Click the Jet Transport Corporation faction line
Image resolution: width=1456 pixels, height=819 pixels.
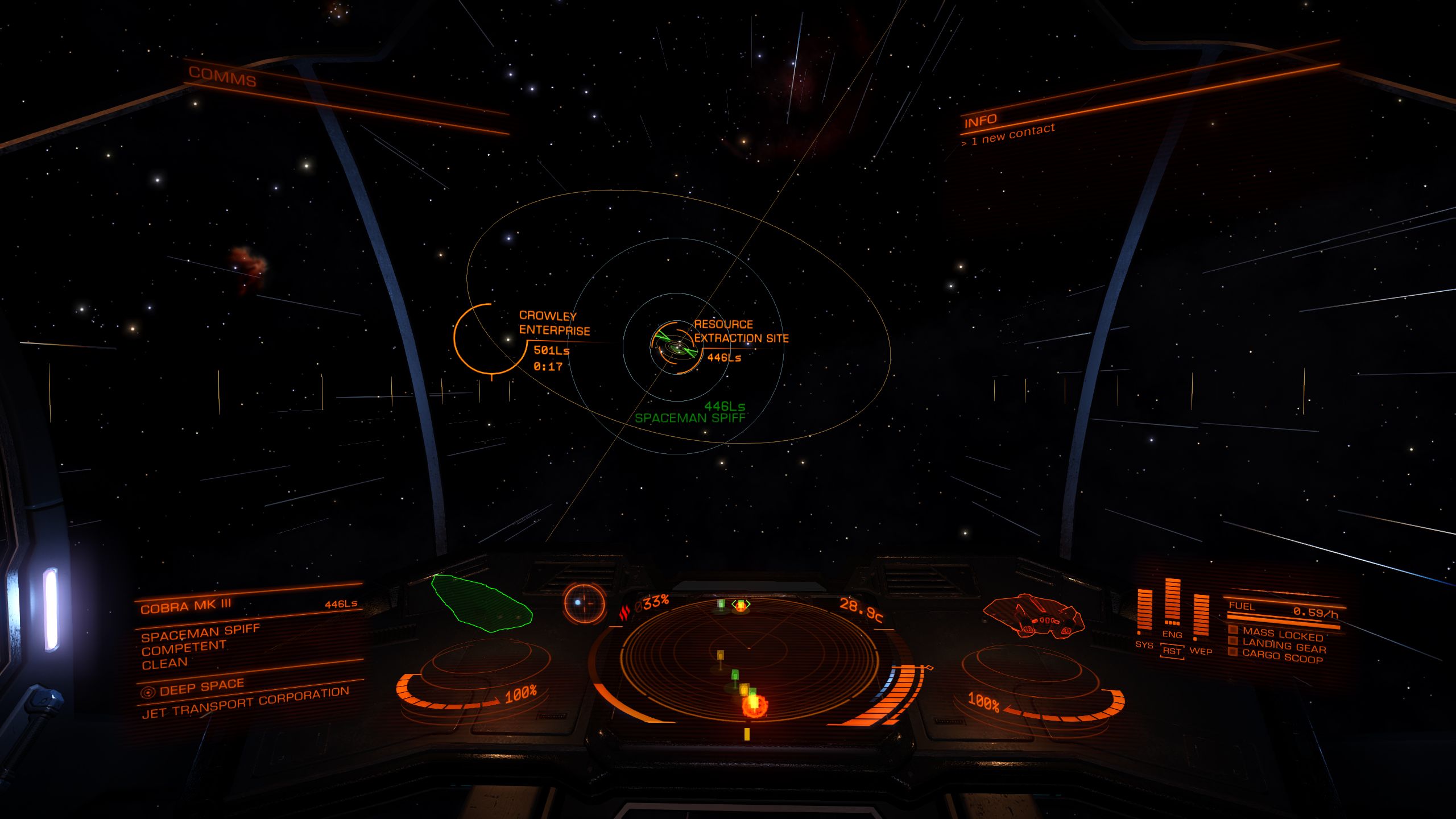click(245, 703)
